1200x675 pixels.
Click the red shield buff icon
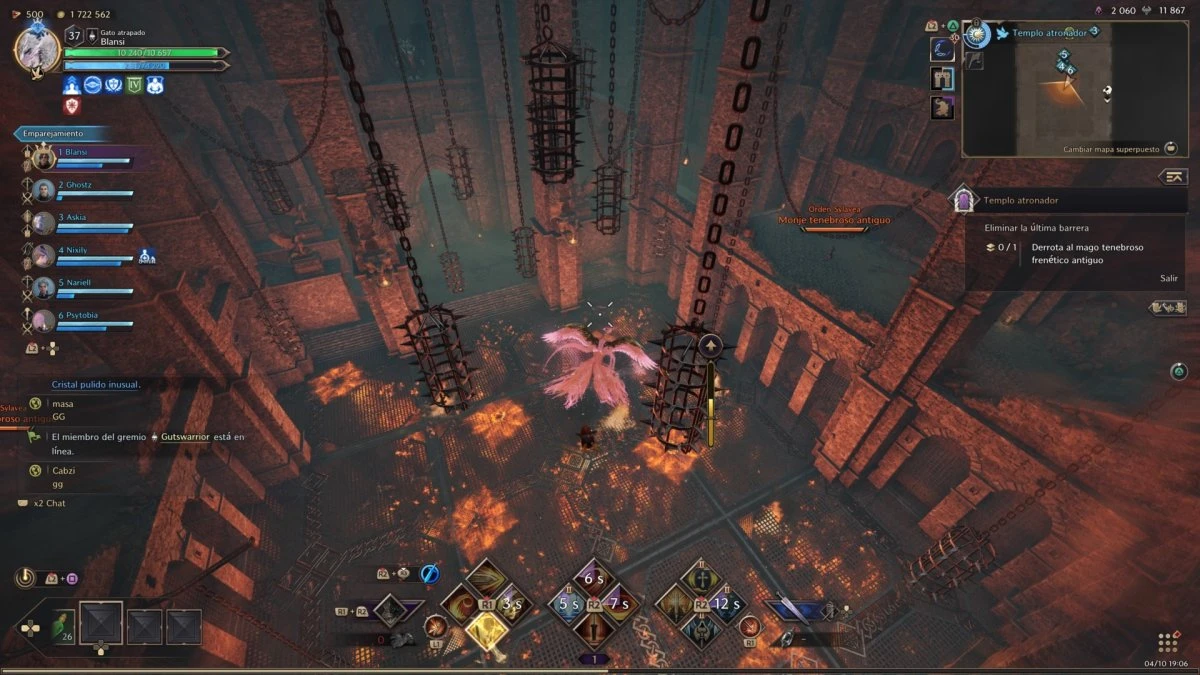(72, 105)
